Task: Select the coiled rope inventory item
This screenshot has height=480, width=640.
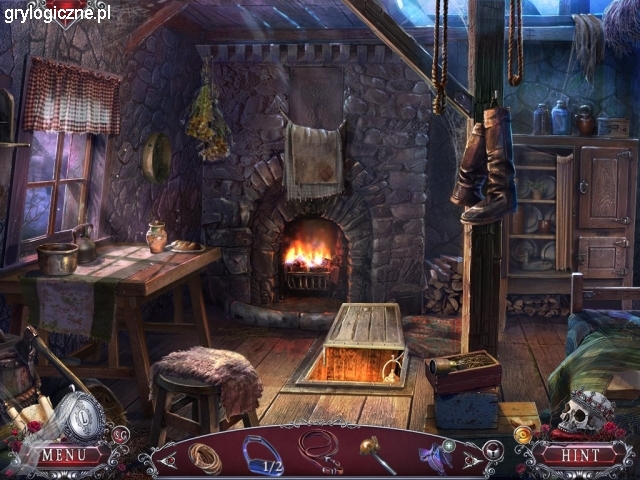Action: 205,457
